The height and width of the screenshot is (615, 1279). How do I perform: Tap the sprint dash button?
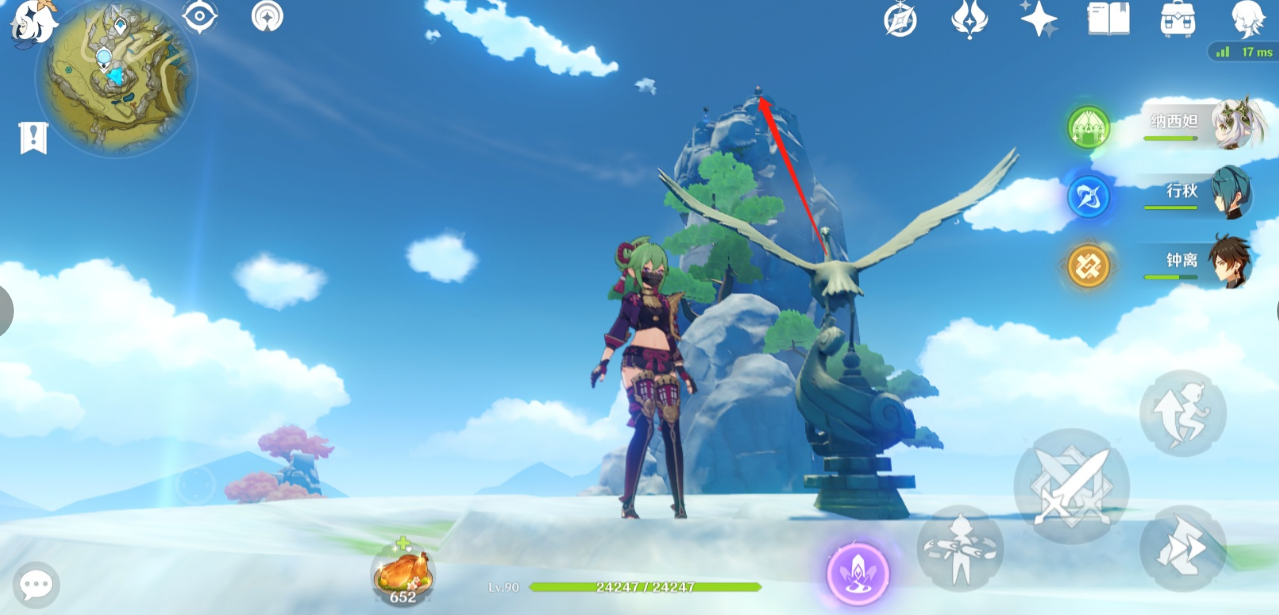pyautogui.click(x=1183, y=548)
